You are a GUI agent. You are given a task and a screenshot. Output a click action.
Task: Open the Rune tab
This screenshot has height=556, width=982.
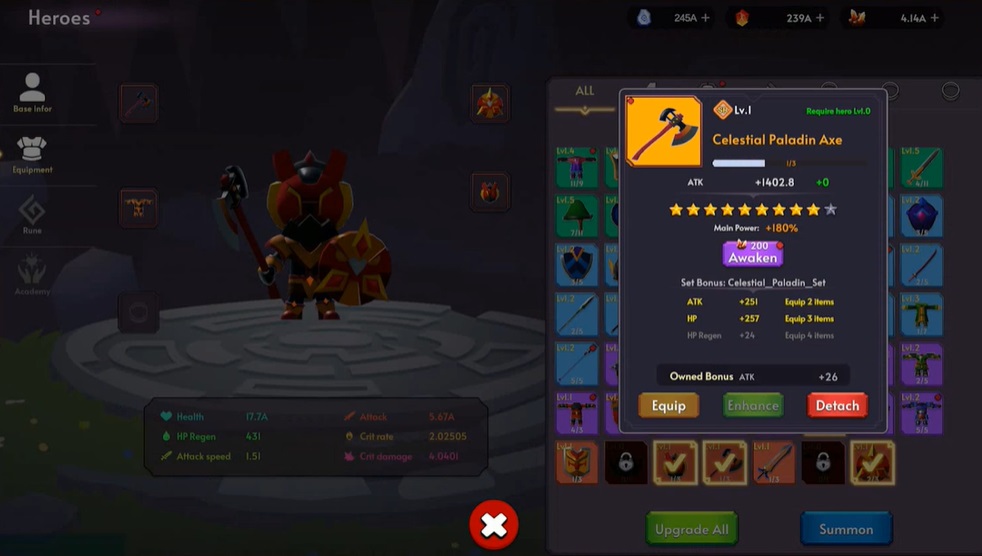tap(33, 217)
